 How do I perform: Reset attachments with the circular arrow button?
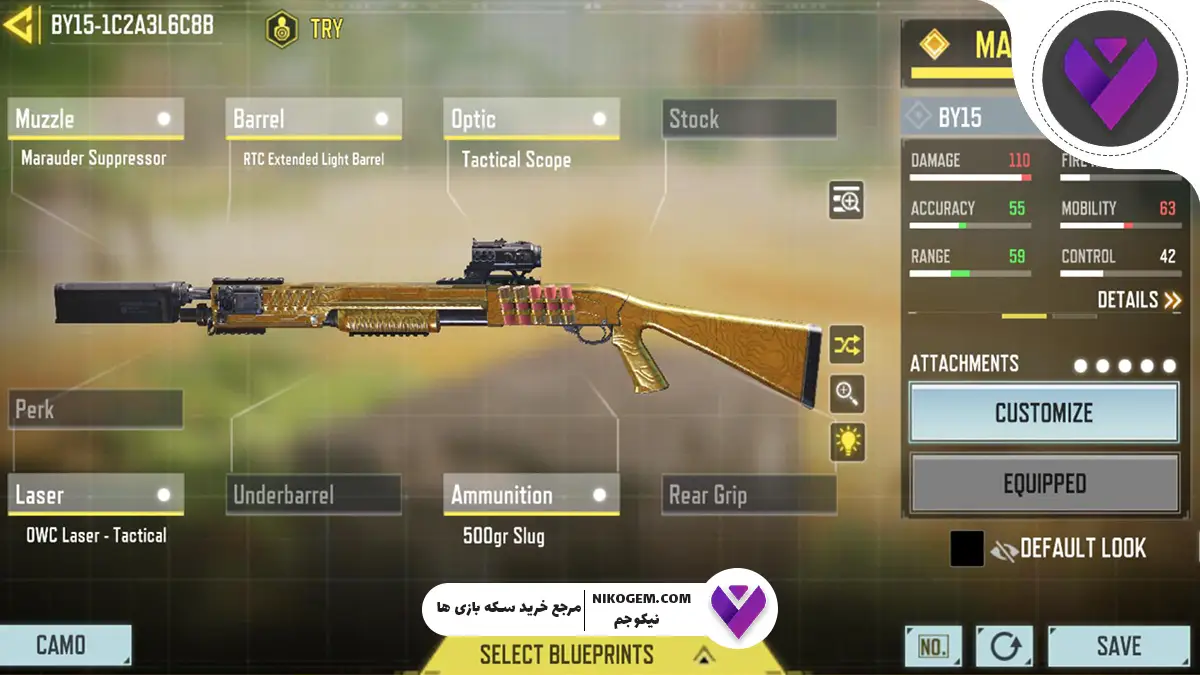coord(1004,646)
